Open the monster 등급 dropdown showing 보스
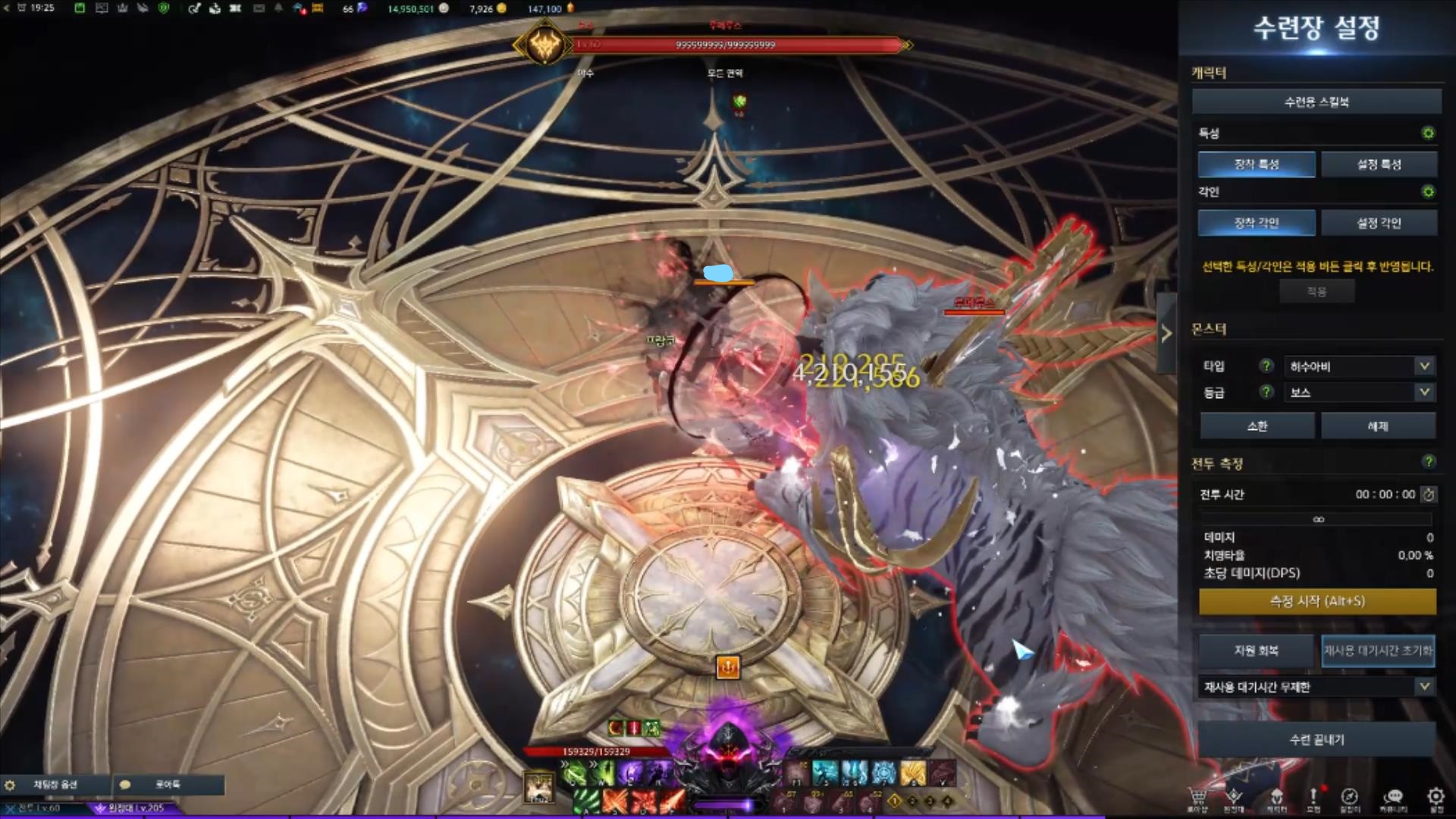Viewport: 1456px width, 819px height. click(1357, 392)
